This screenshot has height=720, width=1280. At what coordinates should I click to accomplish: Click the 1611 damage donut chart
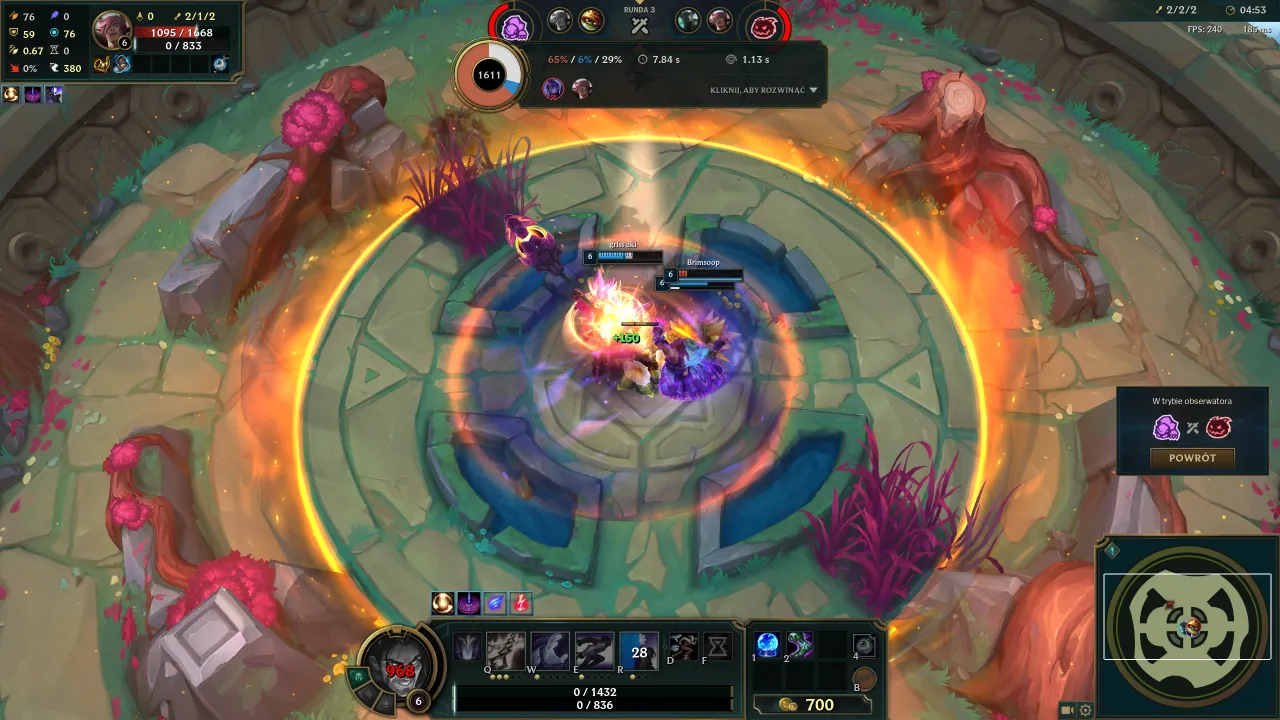pos(489,73)
